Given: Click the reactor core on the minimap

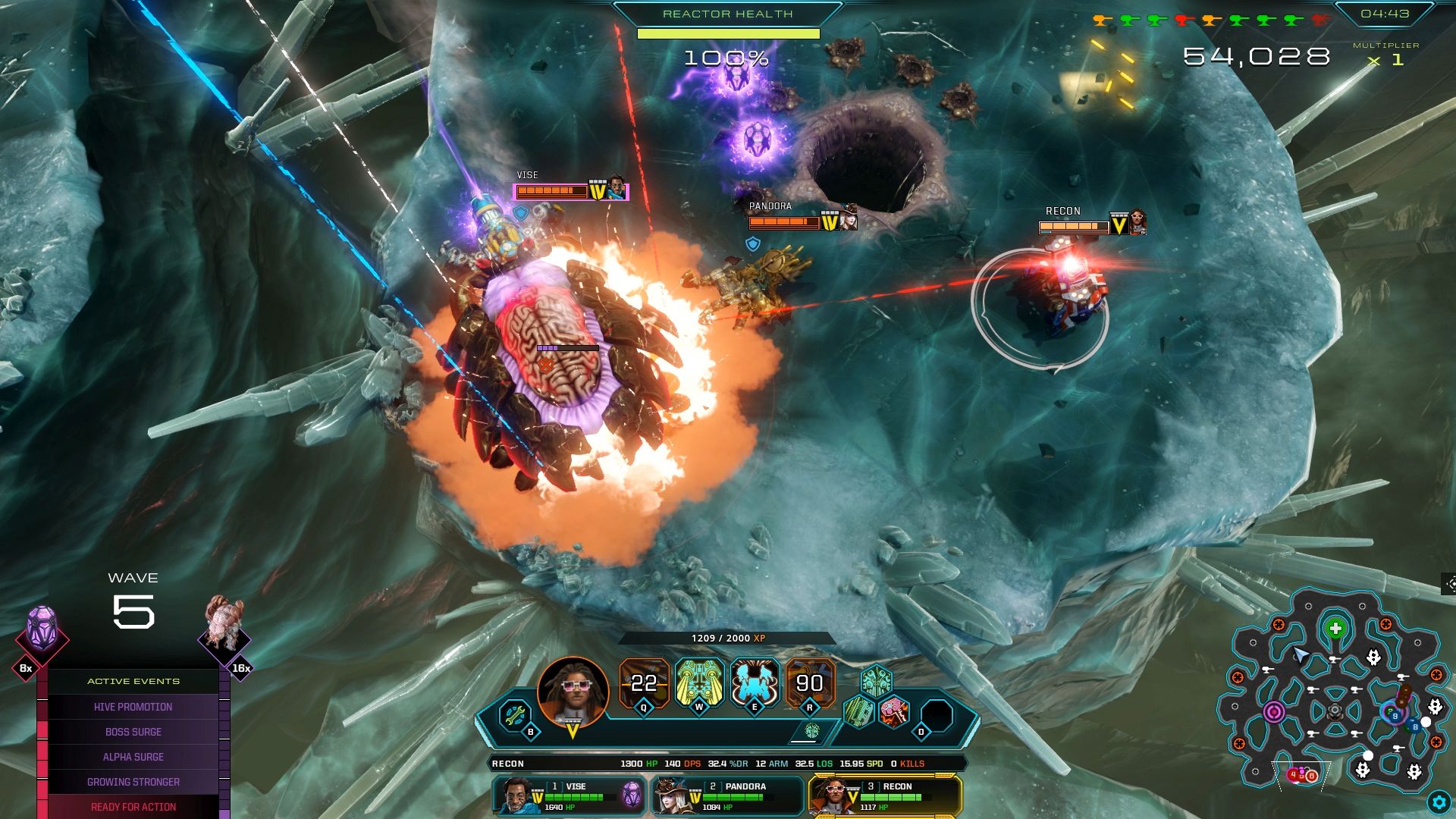Looking at the screenshot, I should click(1335, 712).
